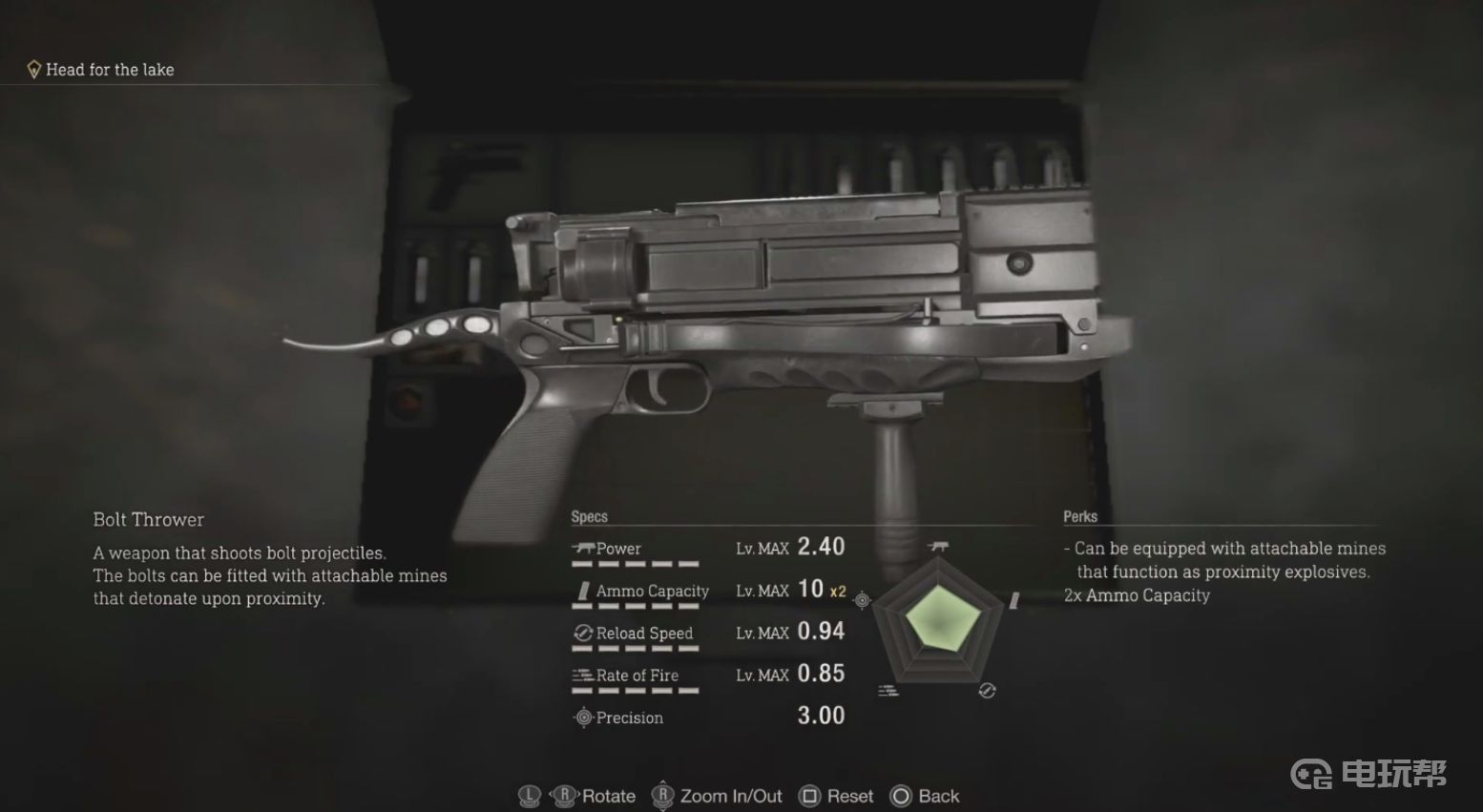Pick the Rate of Fire spec row

click(x=707, y=675)
